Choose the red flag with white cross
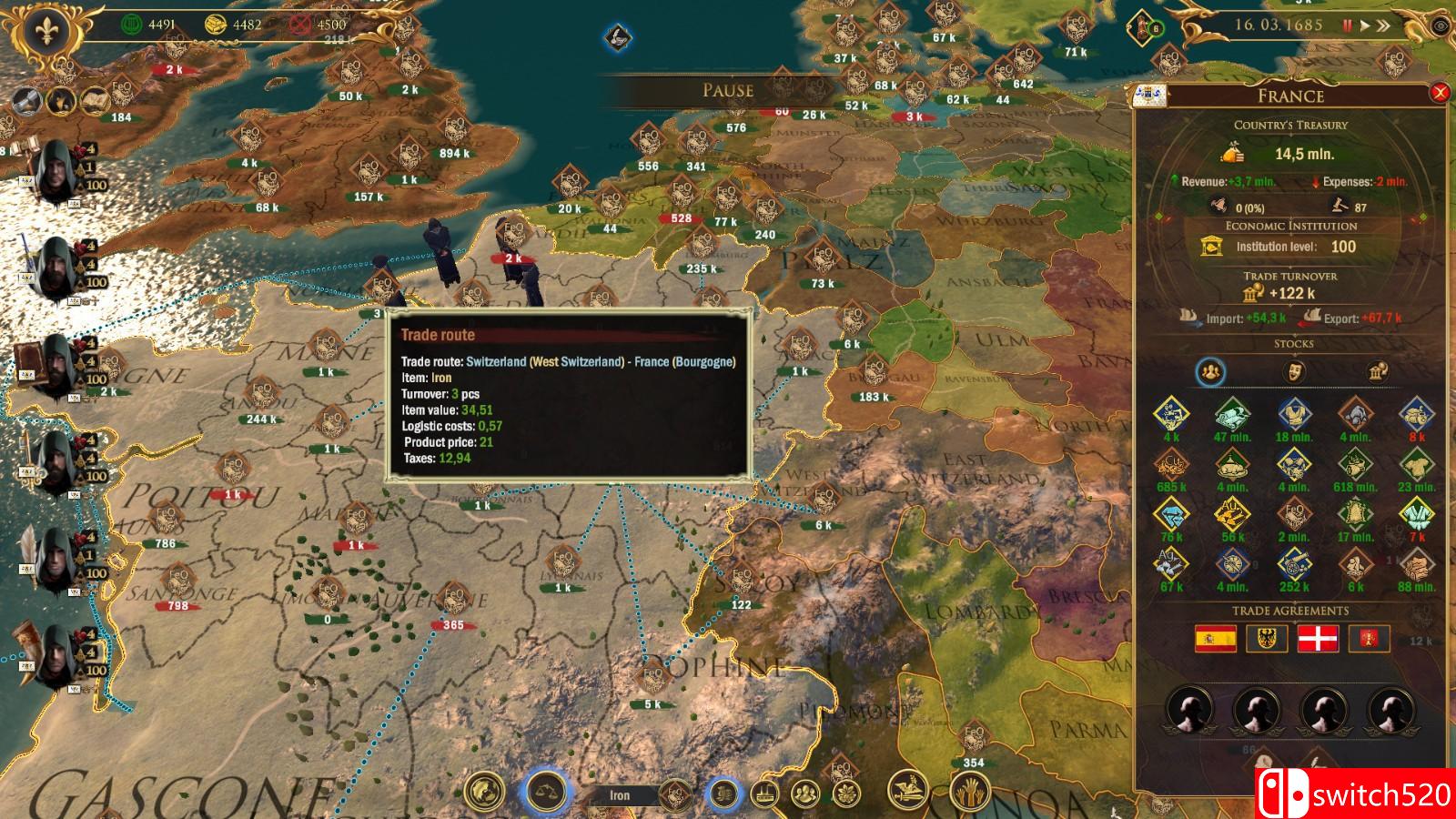Screen dimensions: 1456x819 coord(1318,639)
